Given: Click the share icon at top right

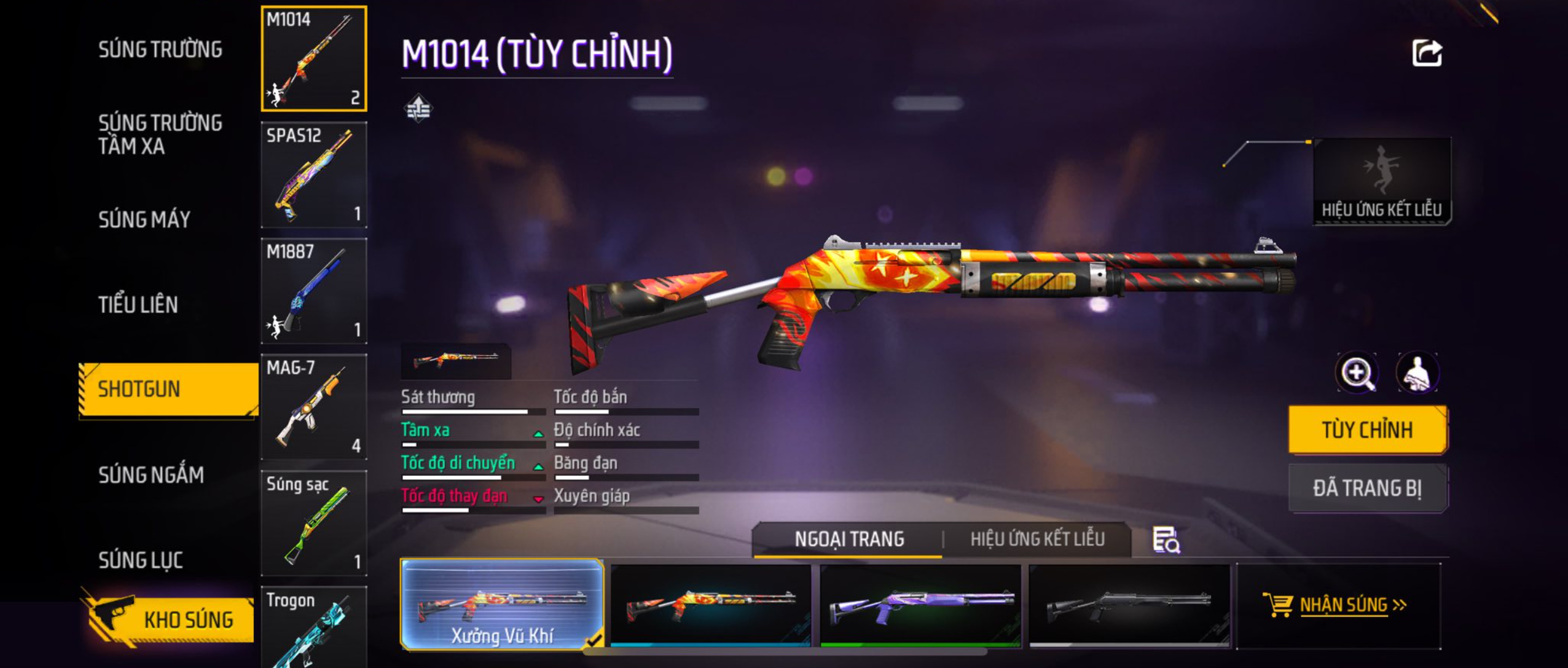Looking at the screenshot, I should [x=1427, y=53].
